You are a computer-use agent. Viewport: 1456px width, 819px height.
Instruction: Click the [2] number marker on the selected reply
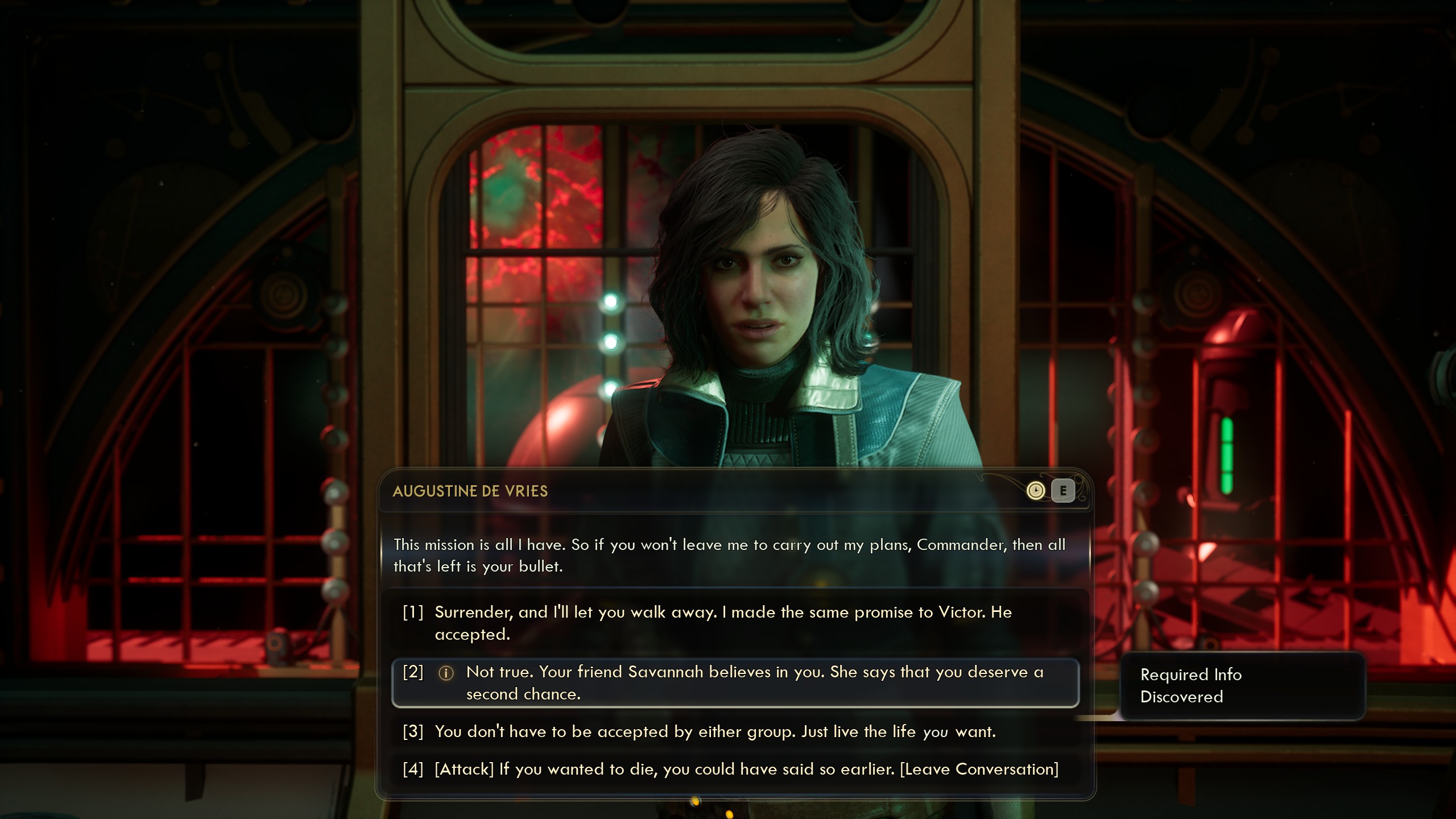point(414,673)
